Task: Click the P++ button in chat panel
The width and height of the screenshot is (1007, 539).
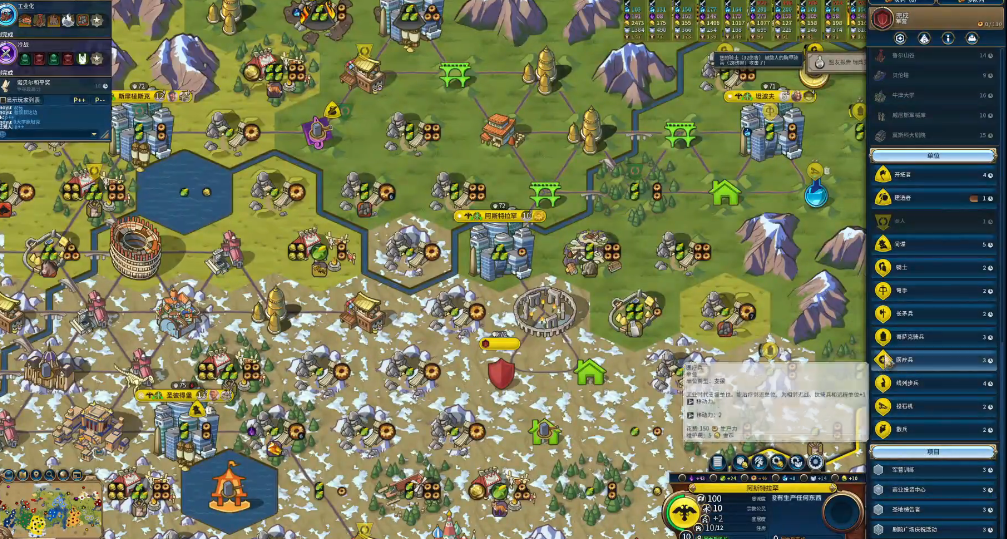Action: pos(79,100)
